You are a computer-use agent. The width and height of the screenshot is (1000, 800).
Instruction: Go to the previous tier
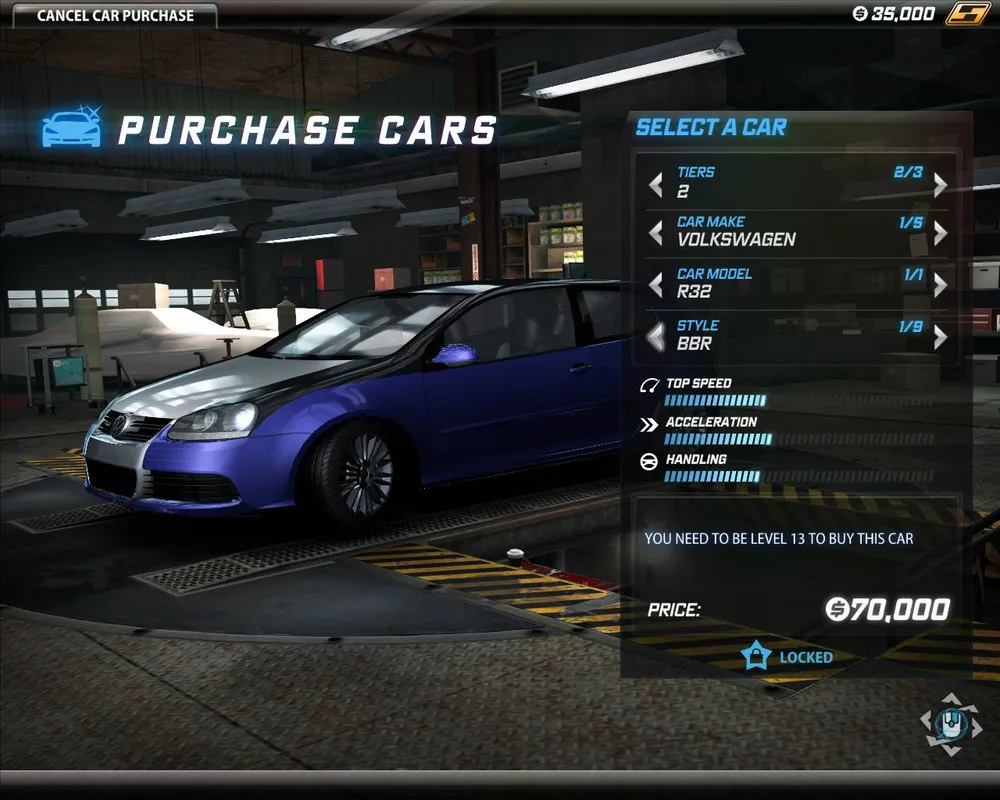tap(656, 185)
